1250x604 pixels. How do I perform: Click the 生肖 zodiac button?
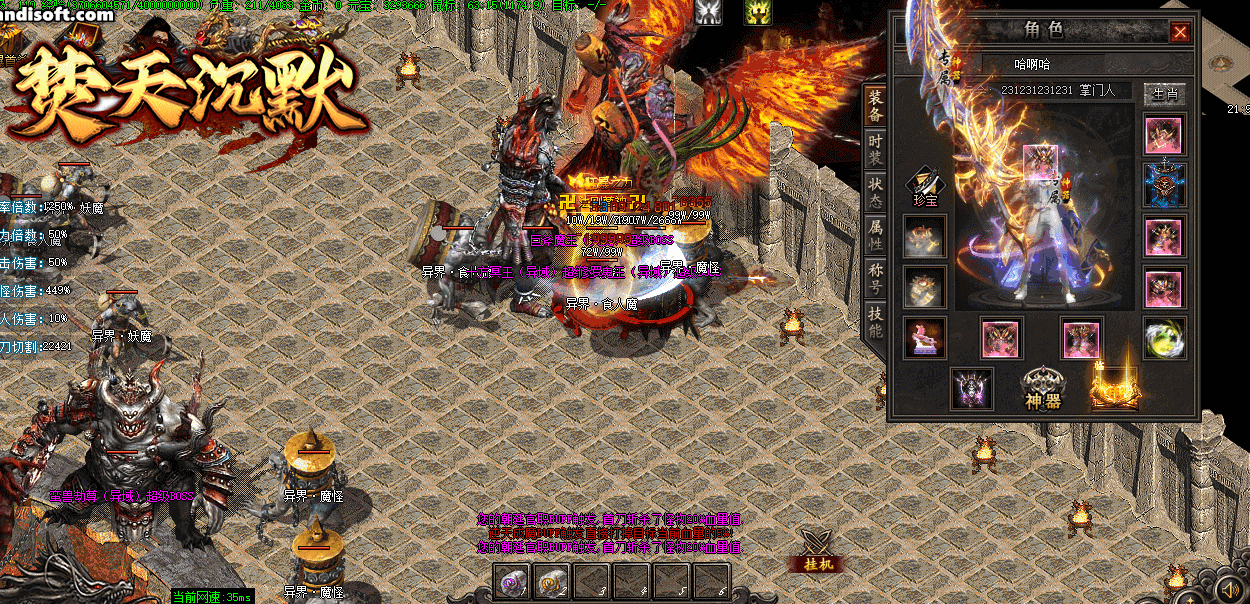[1163, 93]
